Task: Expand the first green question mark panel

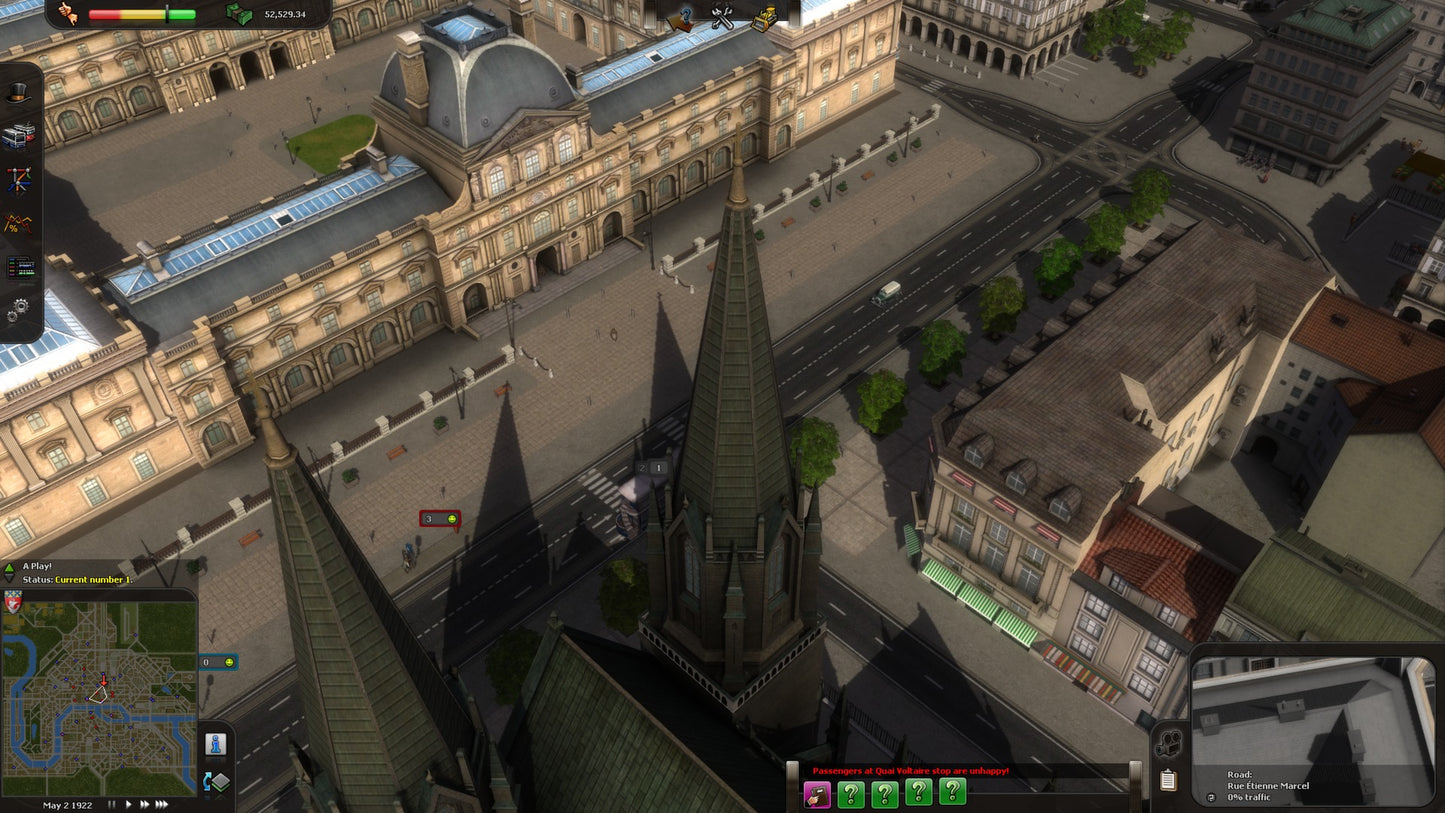Action: [x=851, y=795]
